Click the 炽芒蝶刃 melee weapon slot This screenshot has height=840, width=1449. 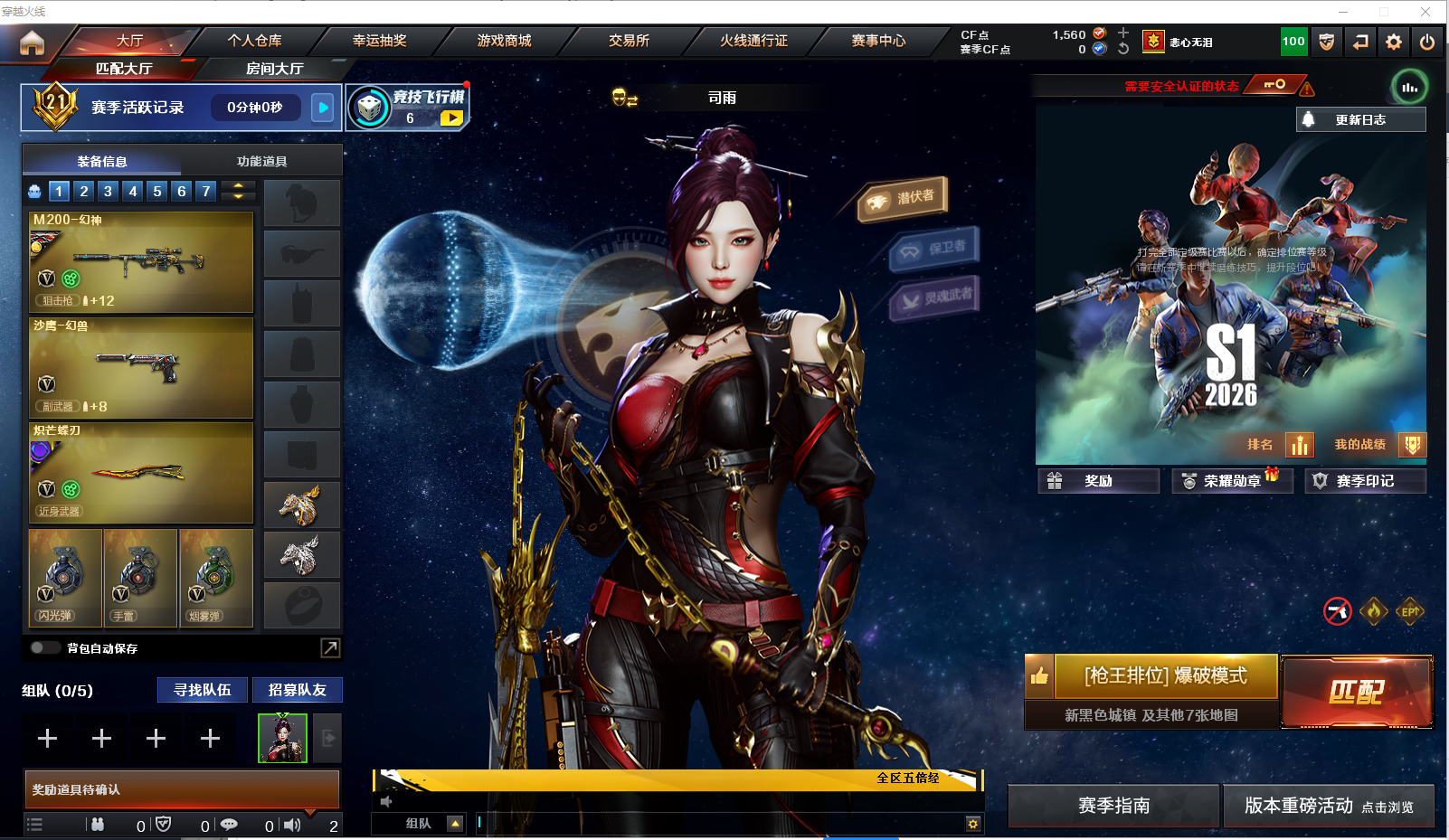141,473
